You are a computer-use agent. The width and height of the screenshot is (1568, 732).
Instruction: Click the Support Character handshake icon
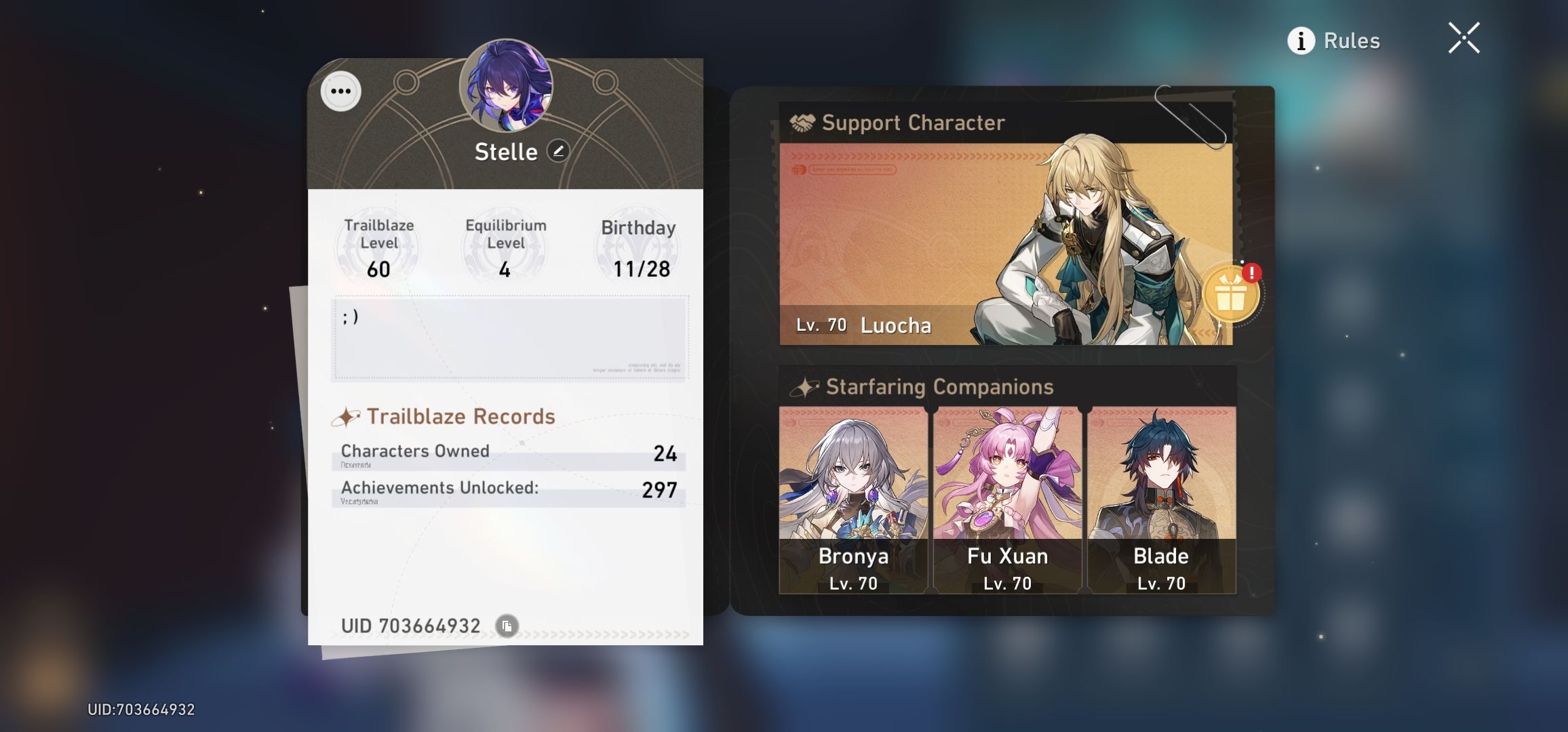[x=802, y=123]
